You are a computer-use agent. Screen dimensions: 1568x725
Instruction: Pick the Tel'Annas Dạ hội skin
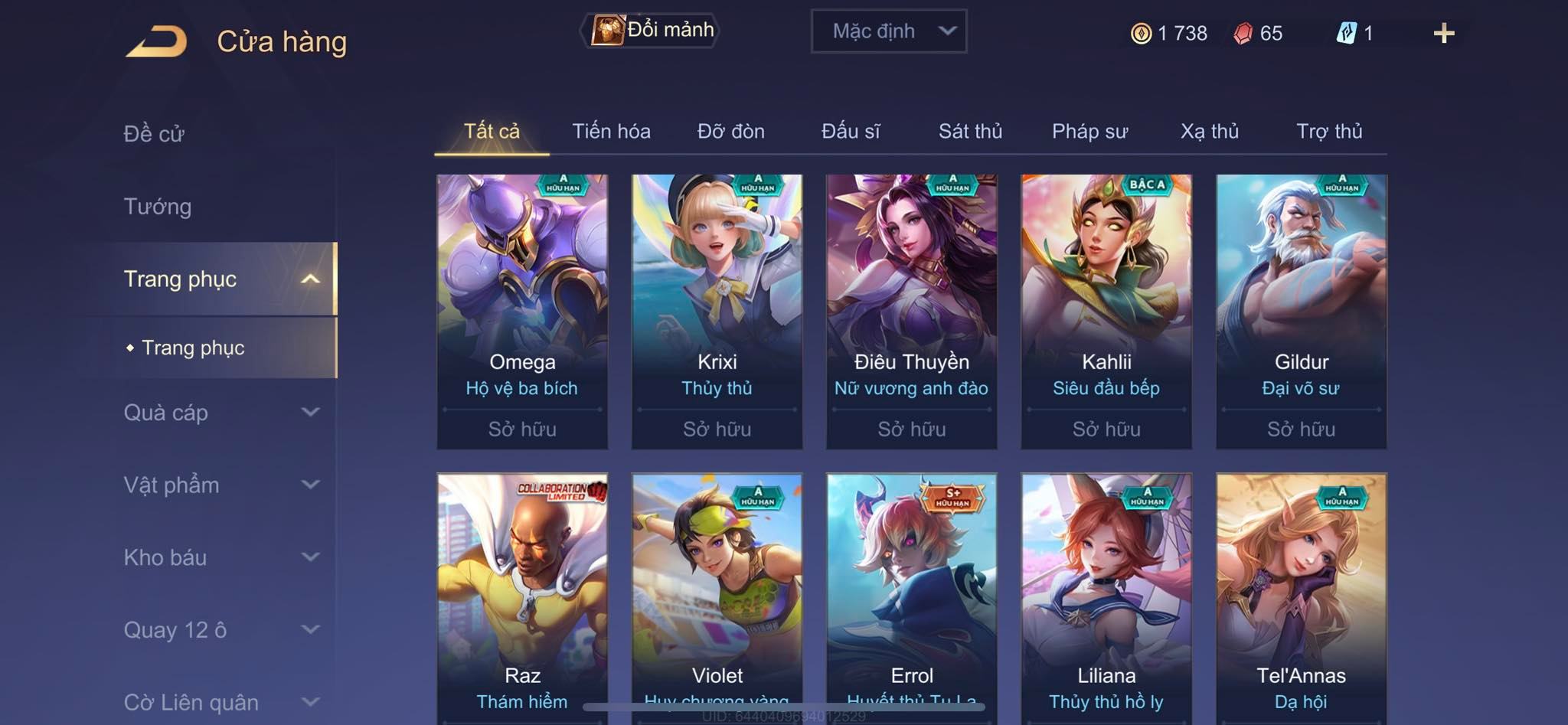1301,597
